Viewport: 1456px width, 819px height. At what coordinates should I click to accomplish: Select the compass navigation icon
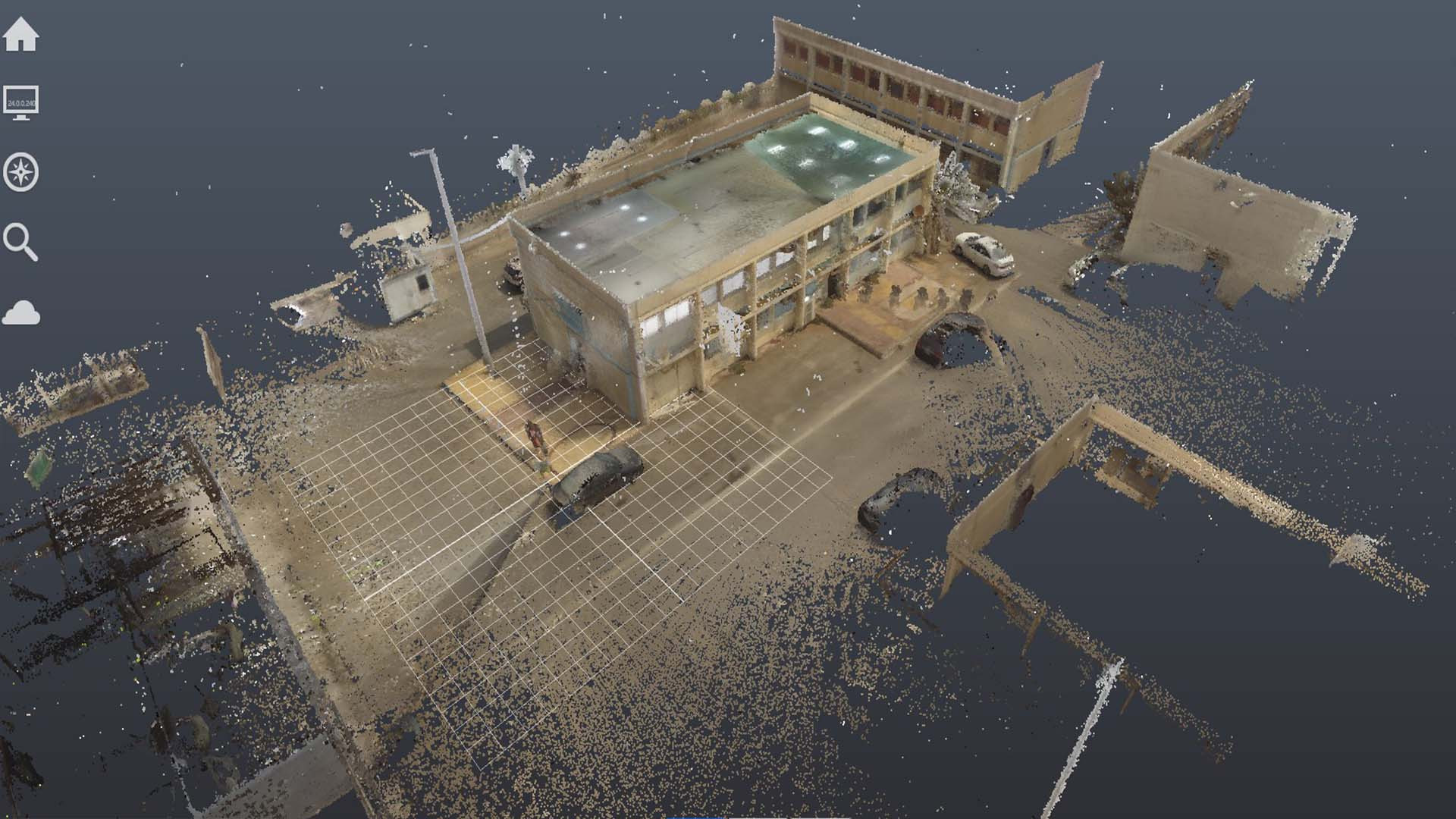click(x=21, y=172)
